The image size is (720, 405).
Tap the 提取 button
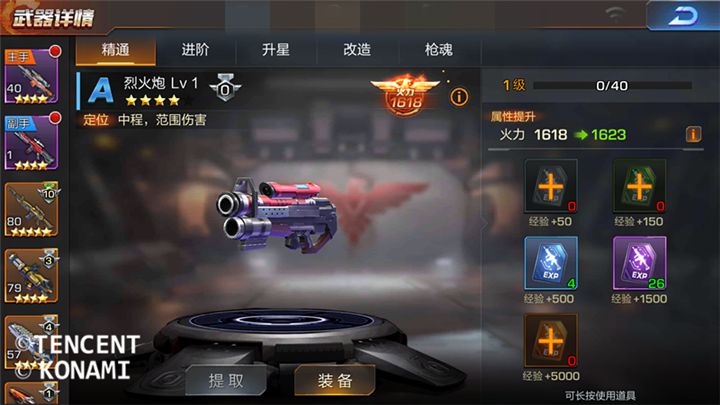[226, 380]
